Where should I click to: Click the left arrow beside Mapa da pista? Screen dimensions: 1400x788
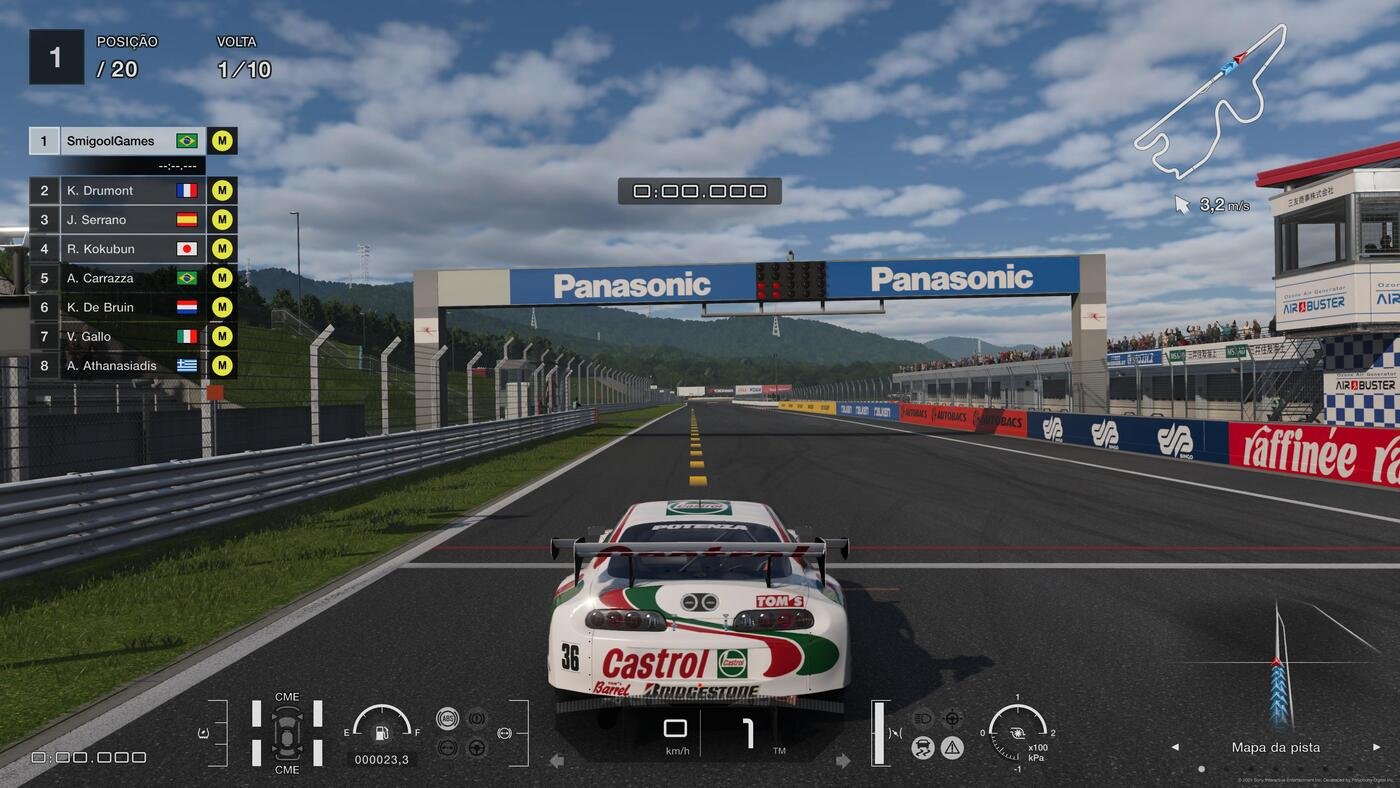coord(1173,747)
